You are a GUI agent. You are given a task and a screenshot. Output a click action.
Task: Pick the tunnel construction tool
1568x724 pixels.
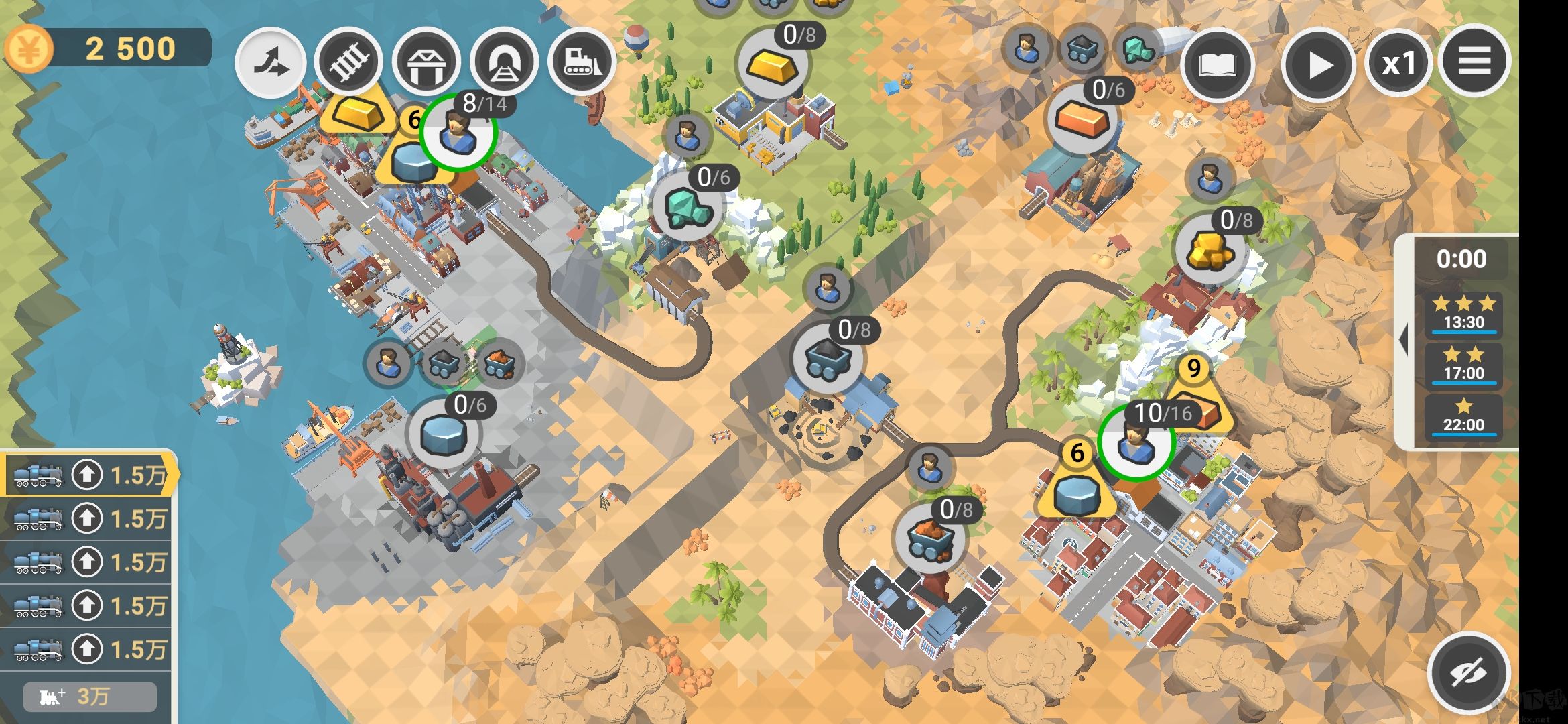tap(504, 62)
